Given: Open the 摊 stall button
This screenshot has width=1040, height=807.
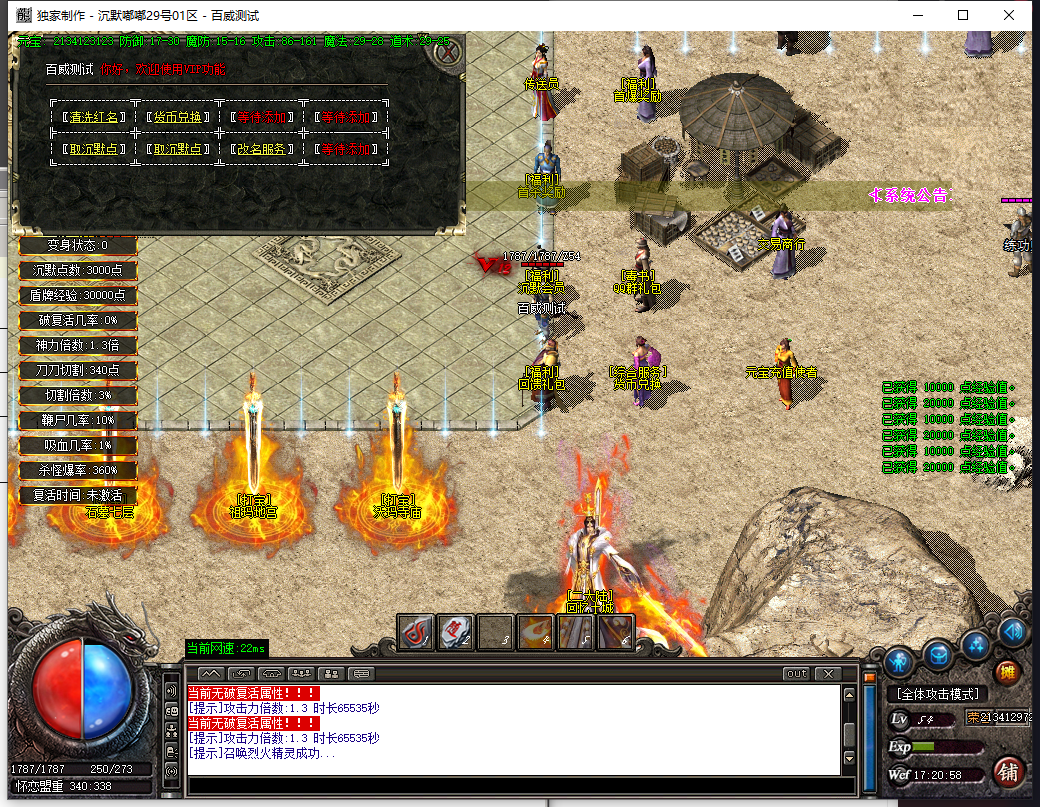Looking at the screenshot, I should click(1007, 671).
